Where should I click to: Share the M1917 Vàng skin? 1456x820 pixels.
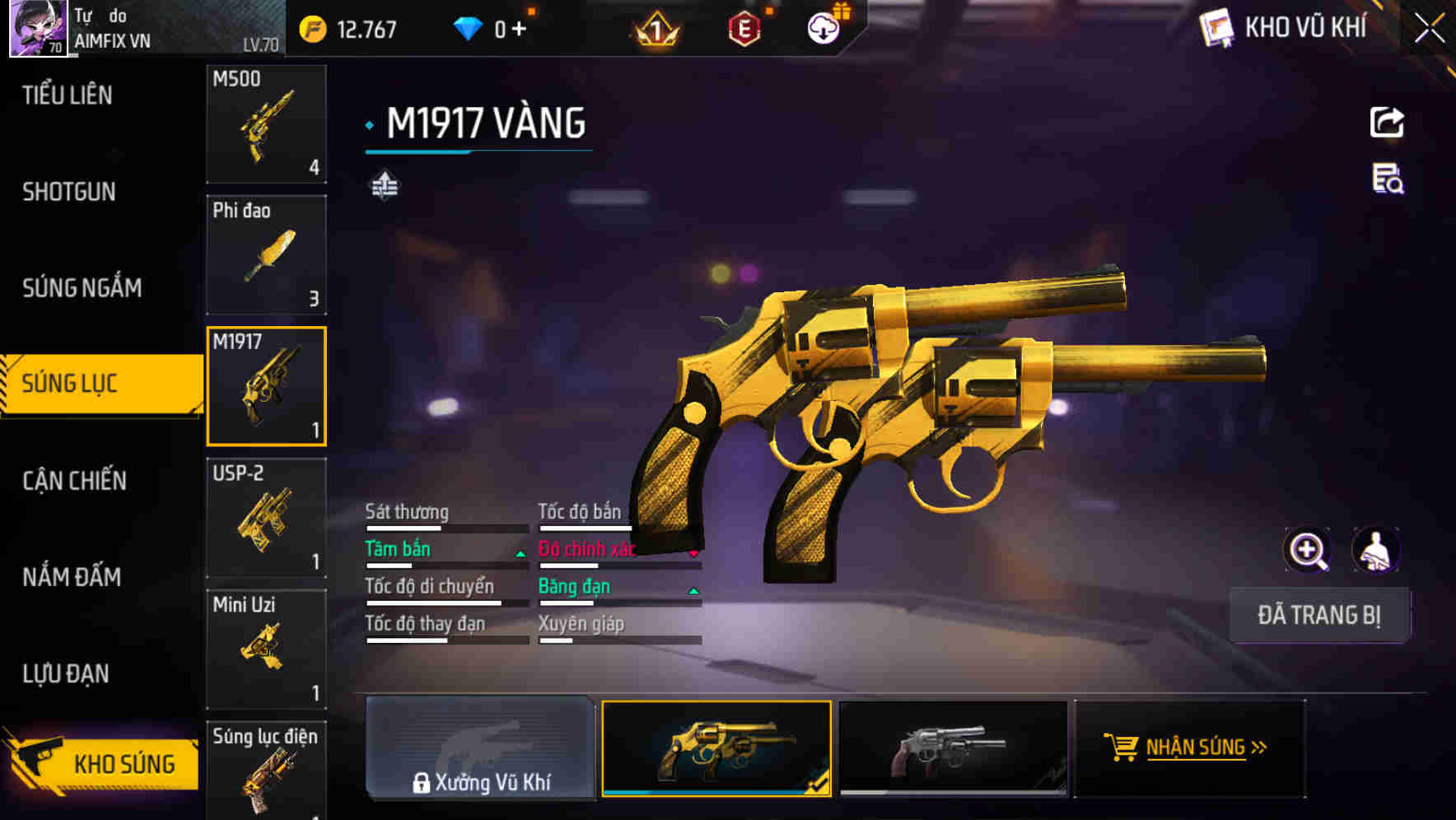click(x=1387, y=123)
